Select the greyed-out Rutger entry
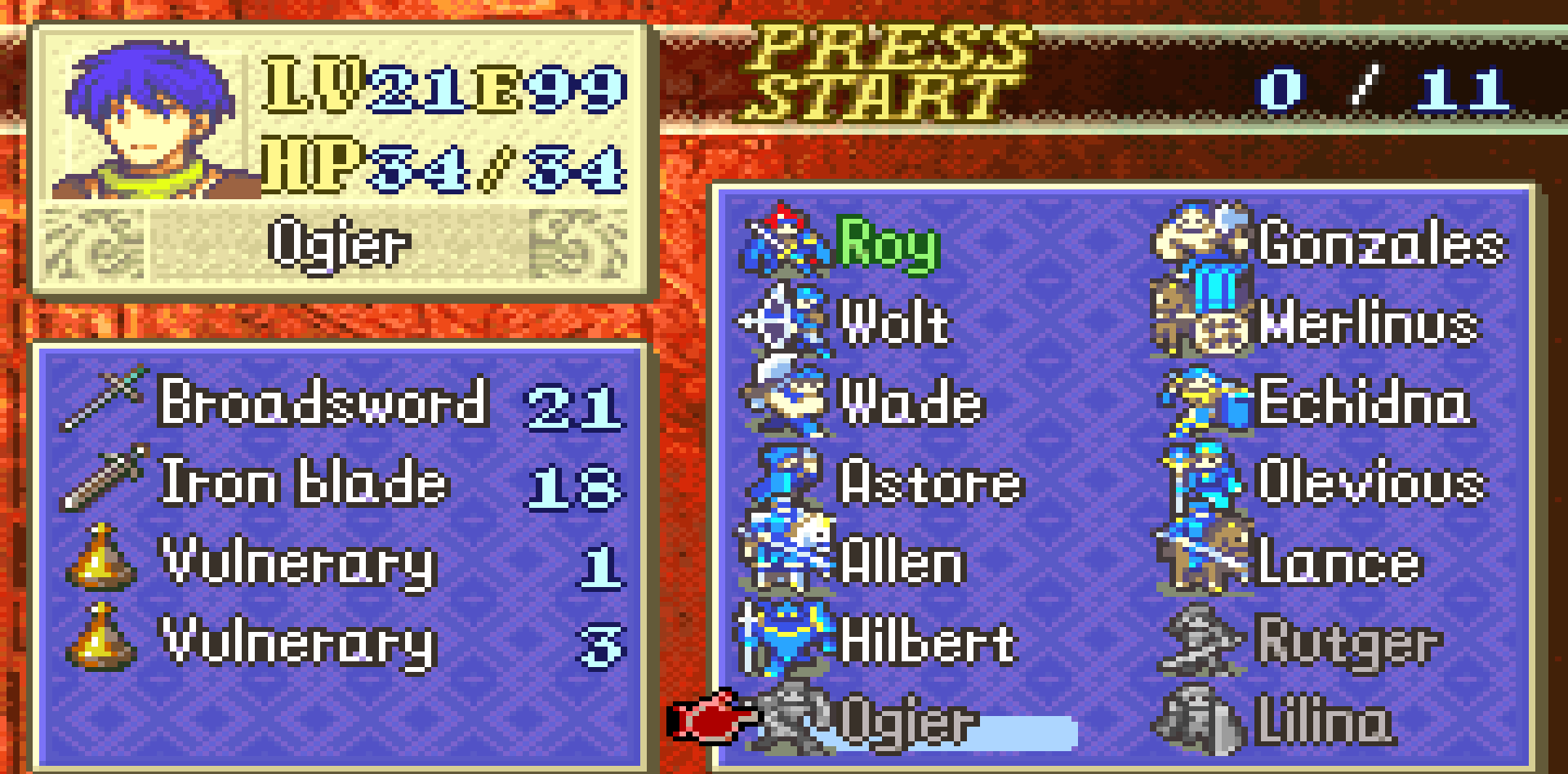 1347,642
